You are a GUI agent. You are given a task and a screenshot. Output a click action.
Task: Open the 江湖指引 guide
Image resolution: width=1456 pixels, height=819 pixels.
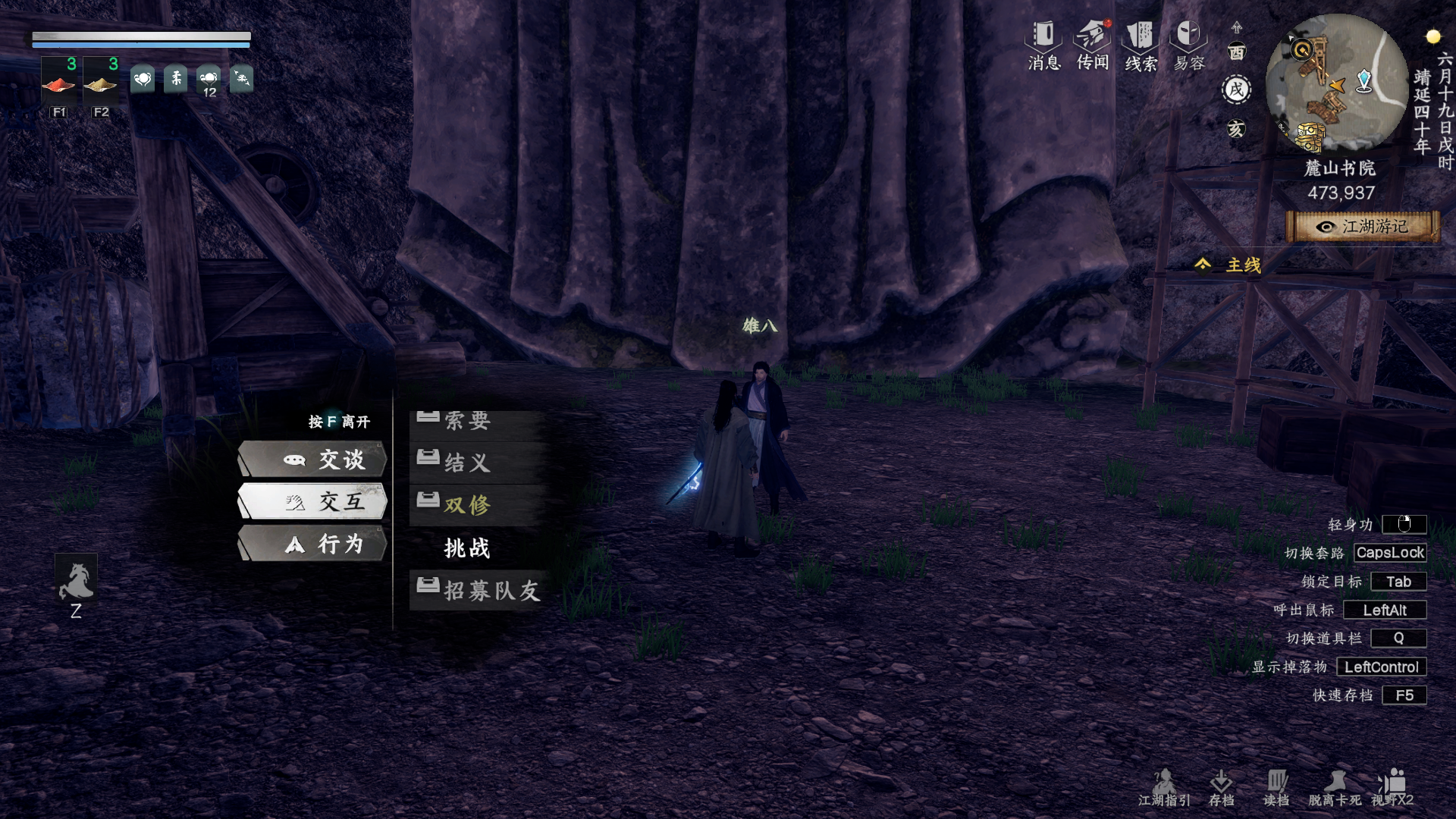[1164, 788]
